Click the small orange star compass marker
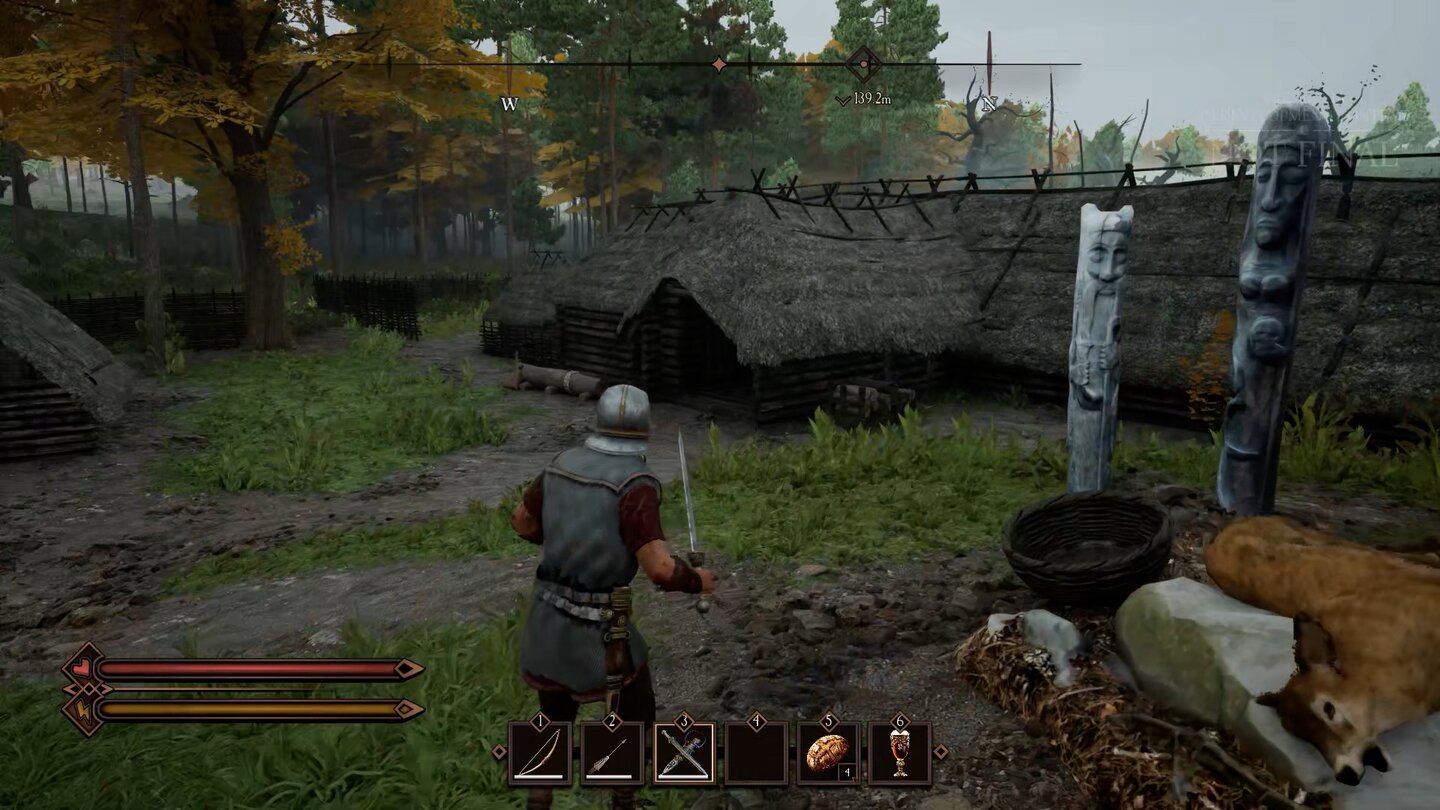 click(x=718, y=65)
